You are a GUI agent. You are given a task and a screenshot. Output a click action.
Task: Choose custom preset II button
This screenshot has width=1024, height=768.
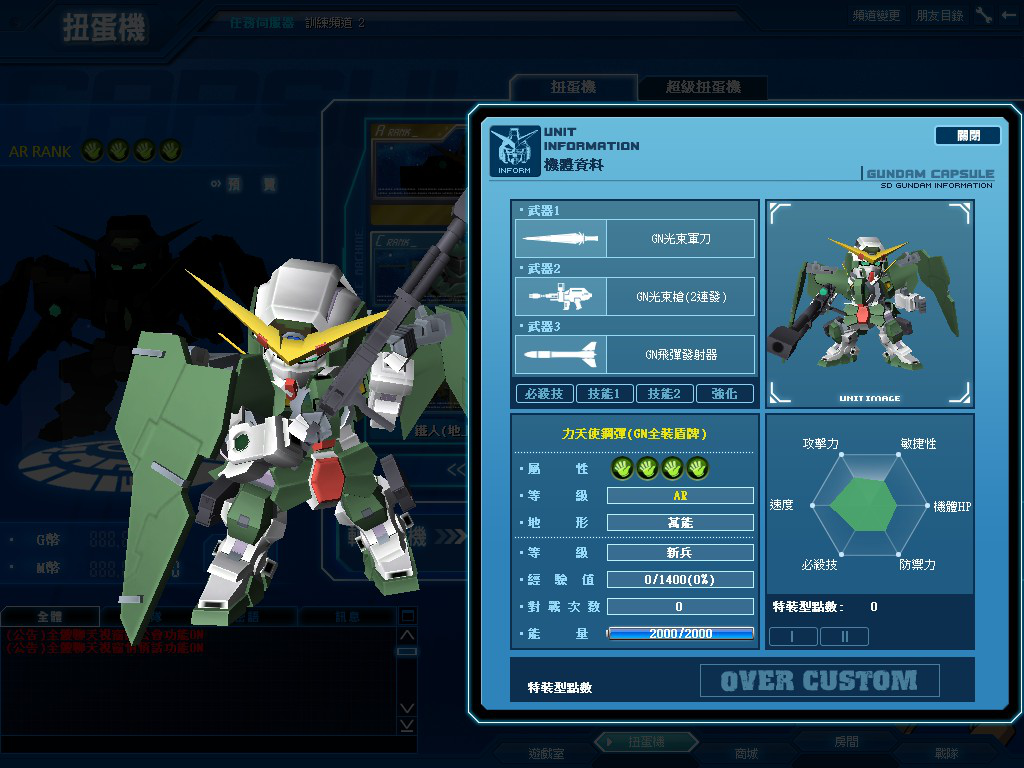point(845,636)
